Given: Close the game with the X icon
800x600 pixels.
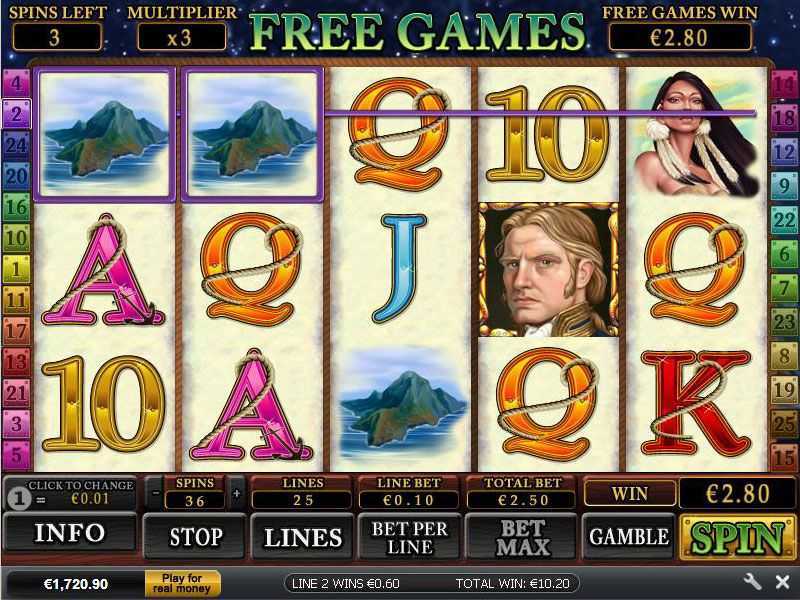Looking at the screenshot, I should point(781,582).
